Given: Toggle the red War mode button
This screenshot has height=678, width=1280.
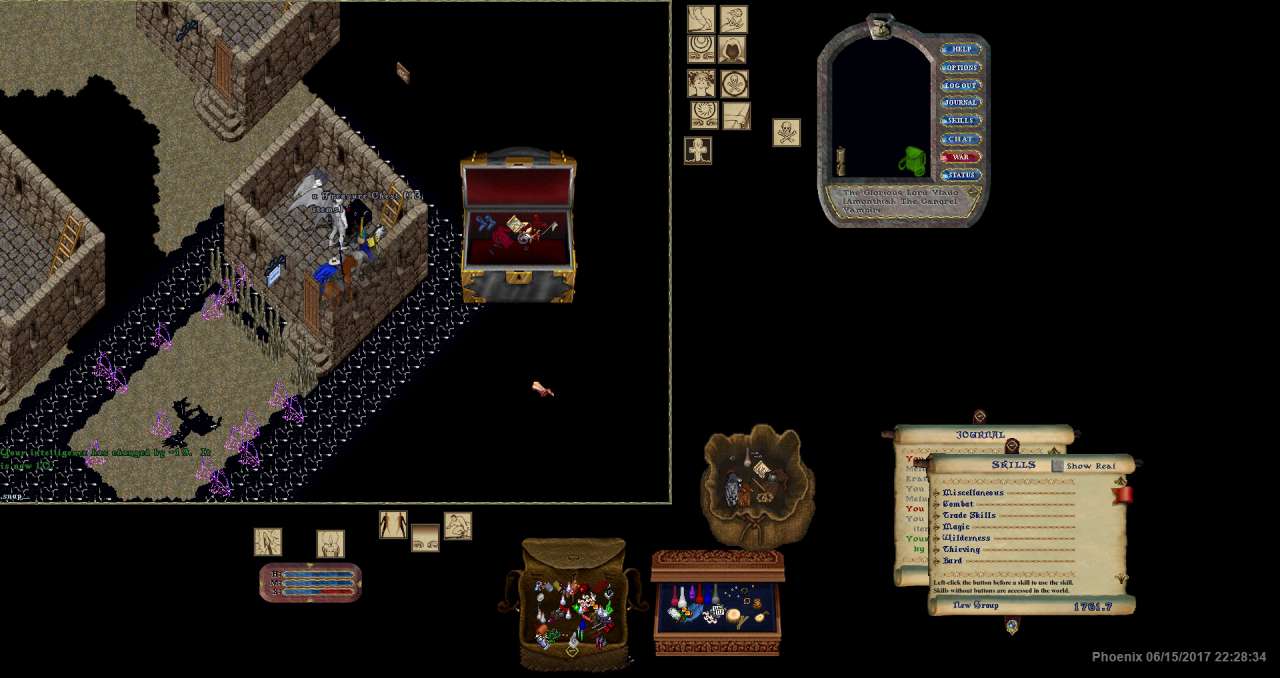Looking at the screenshot, I should 961,157.
